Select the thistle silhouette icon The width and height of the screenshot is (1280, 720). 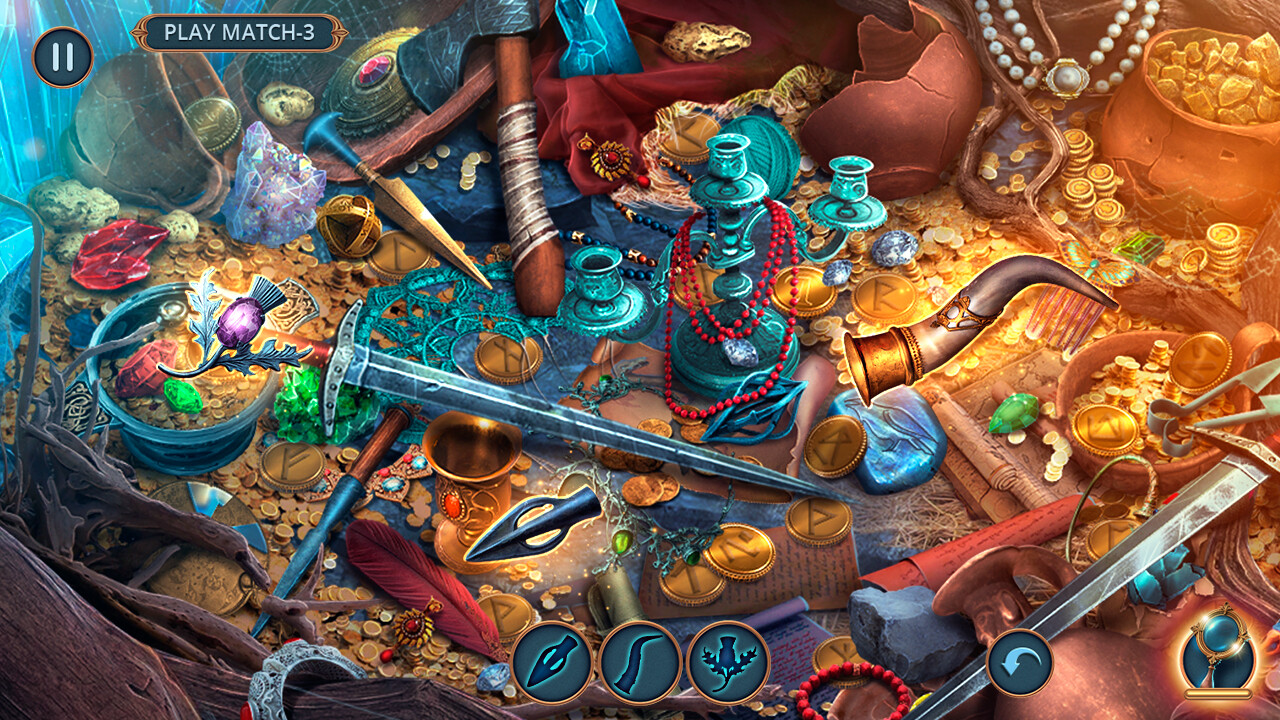click(726, 662)
